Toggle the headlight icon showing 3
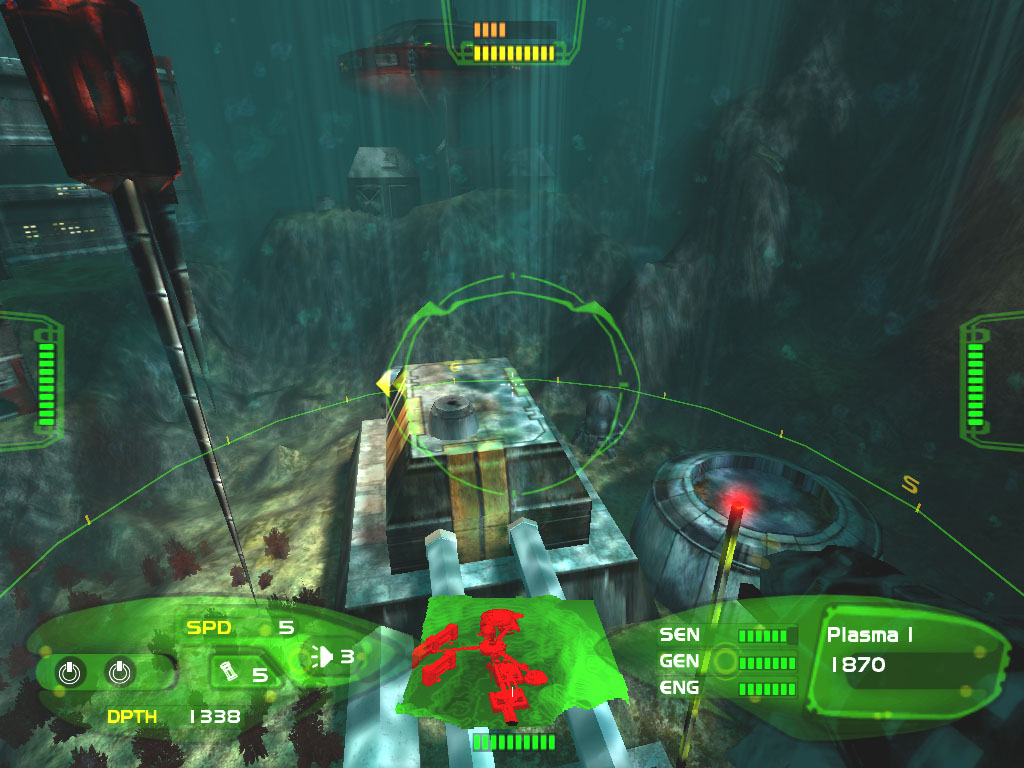Image resolution: width=1024 pixels, height=768 pixels. [x=326, y=656]
